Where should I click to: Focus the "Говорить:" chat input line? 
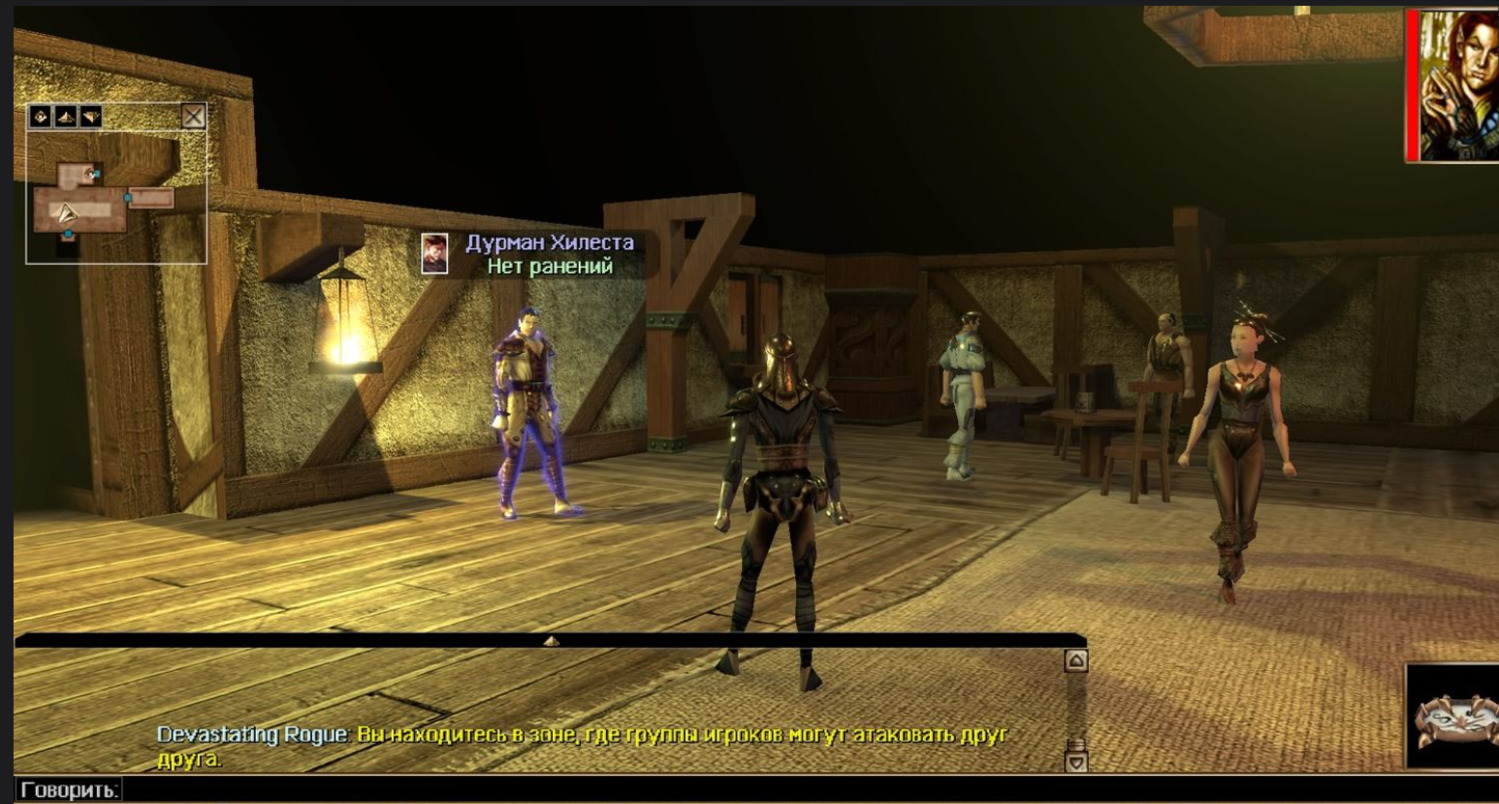[600, 790]
